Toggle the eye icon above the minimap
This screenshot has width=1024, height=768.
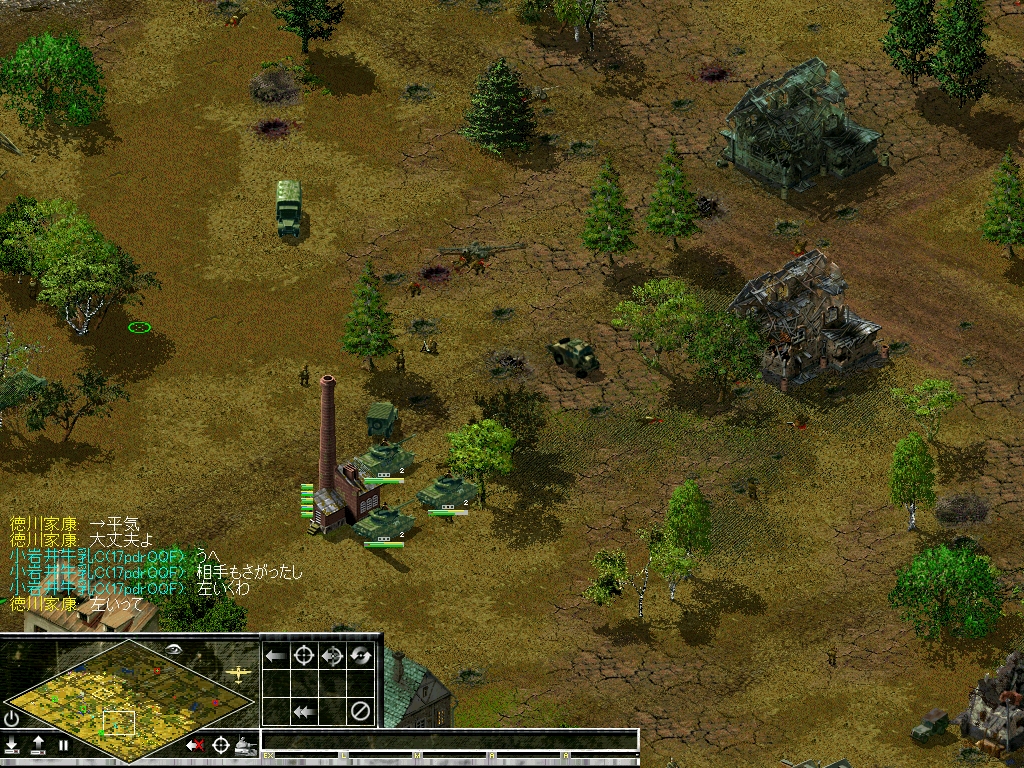point(175,649)
